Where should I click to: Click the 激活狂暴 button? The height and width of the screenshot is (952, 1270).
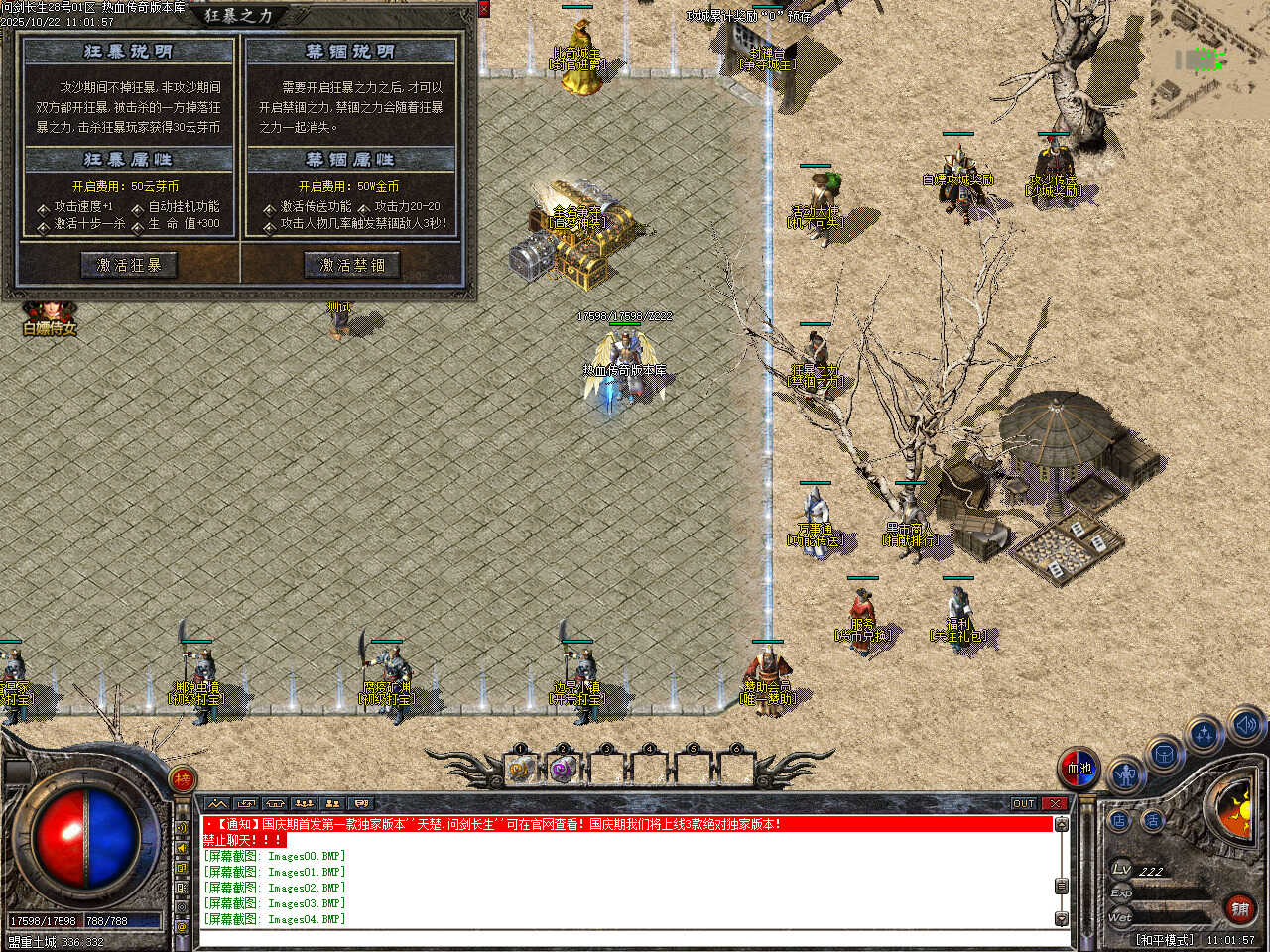pyautogui.click(x=129, y=265)
